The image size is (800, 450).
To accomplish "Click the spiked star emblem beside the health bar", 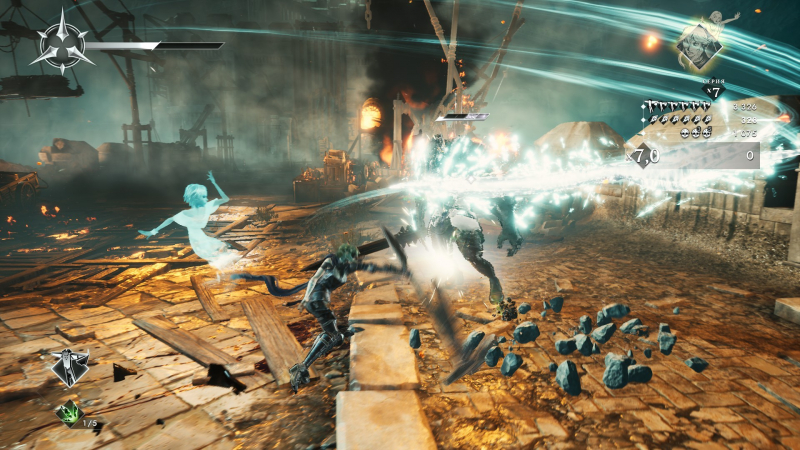I will pyautogui.click(x=62, y=44).
